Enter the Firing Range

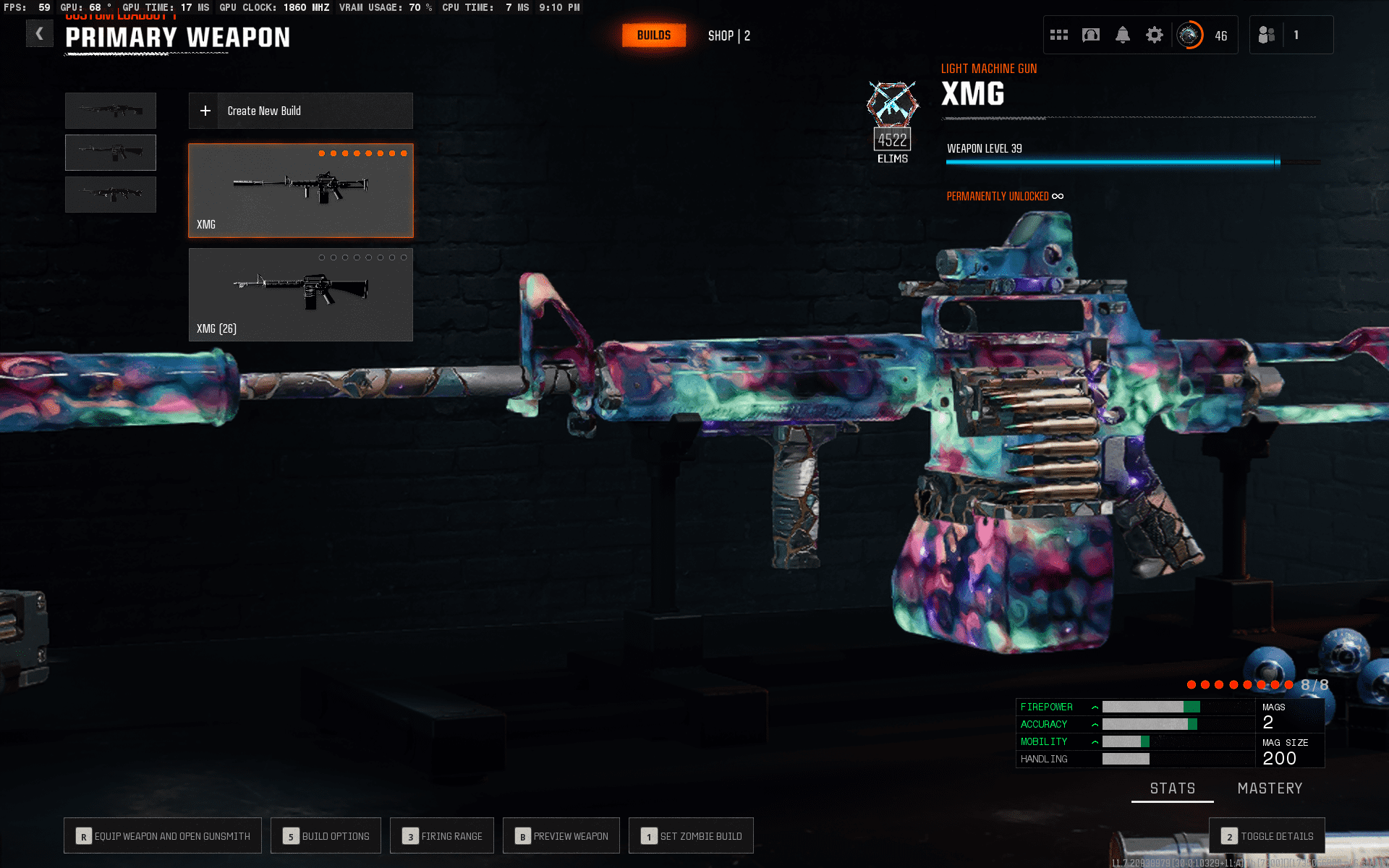pyautogui.click(x=442, y=836)
